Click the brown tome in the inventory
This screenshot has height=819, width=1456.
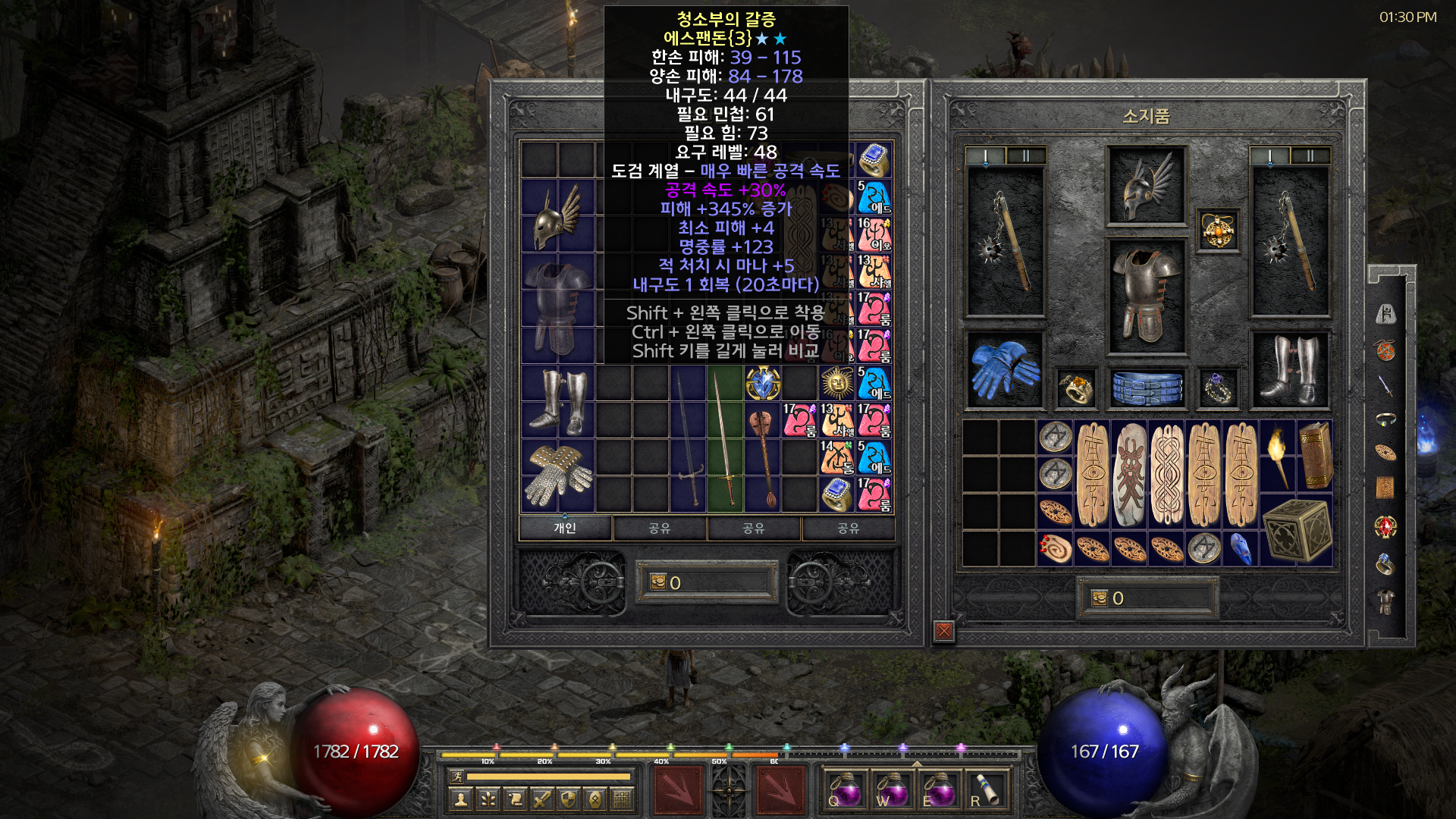click(x=1316, y=455)
